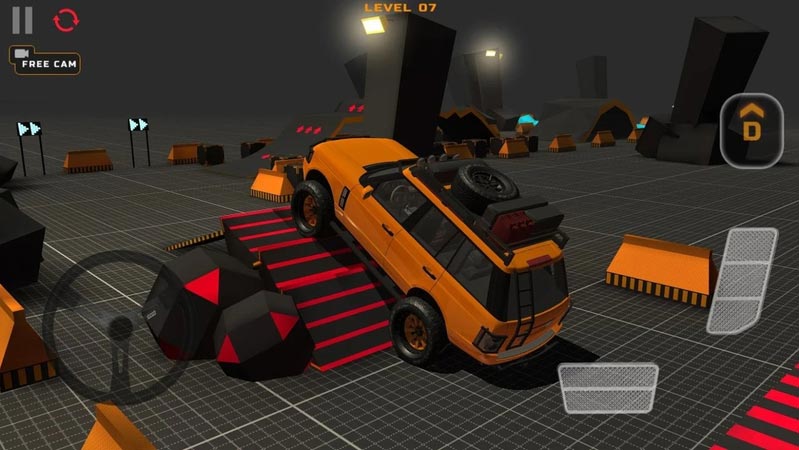Restart the level with the red reload icon
Viewport: 799px width, 450px height.
click(66, 20)
